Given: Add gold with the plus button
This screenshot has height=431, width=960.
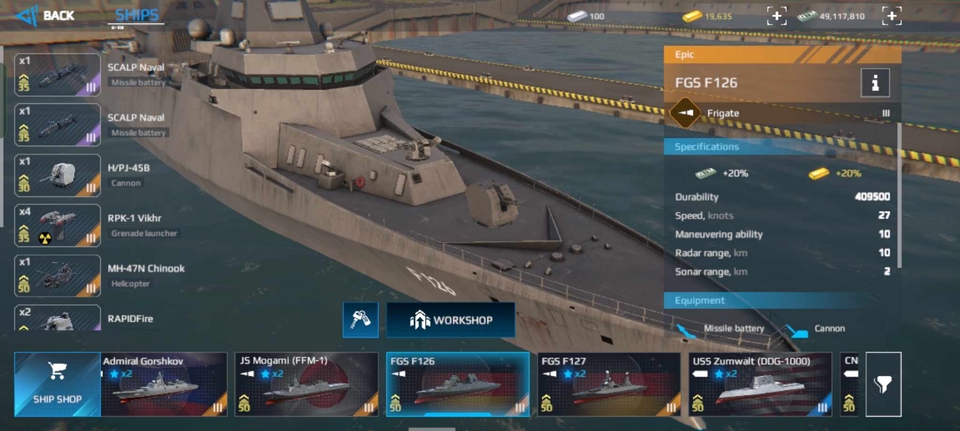Looking at the screenshot, I should pyautogui.click(x=777, y=16).
